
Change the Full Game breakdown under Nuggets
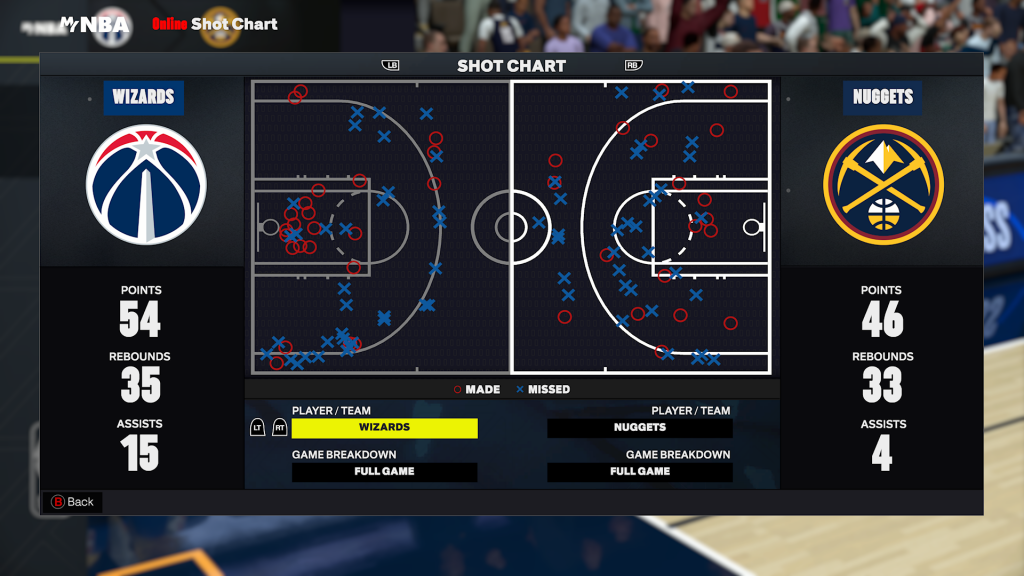640,472
